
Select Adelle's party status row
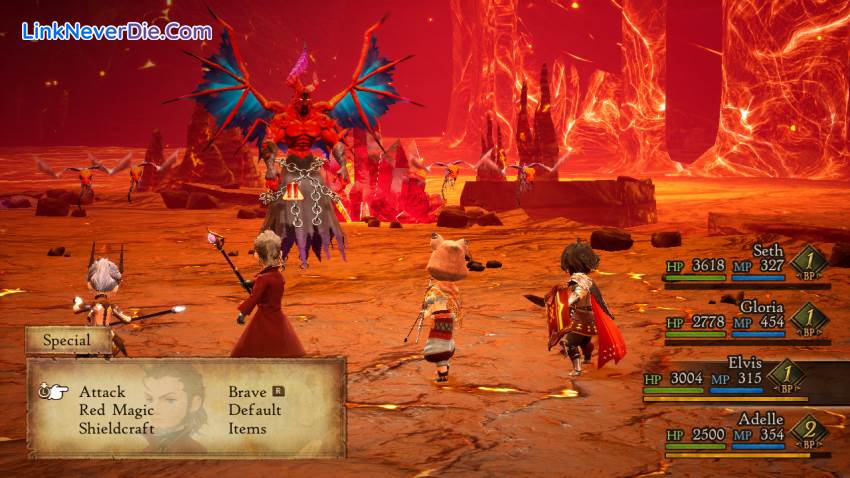coord(746,432)
